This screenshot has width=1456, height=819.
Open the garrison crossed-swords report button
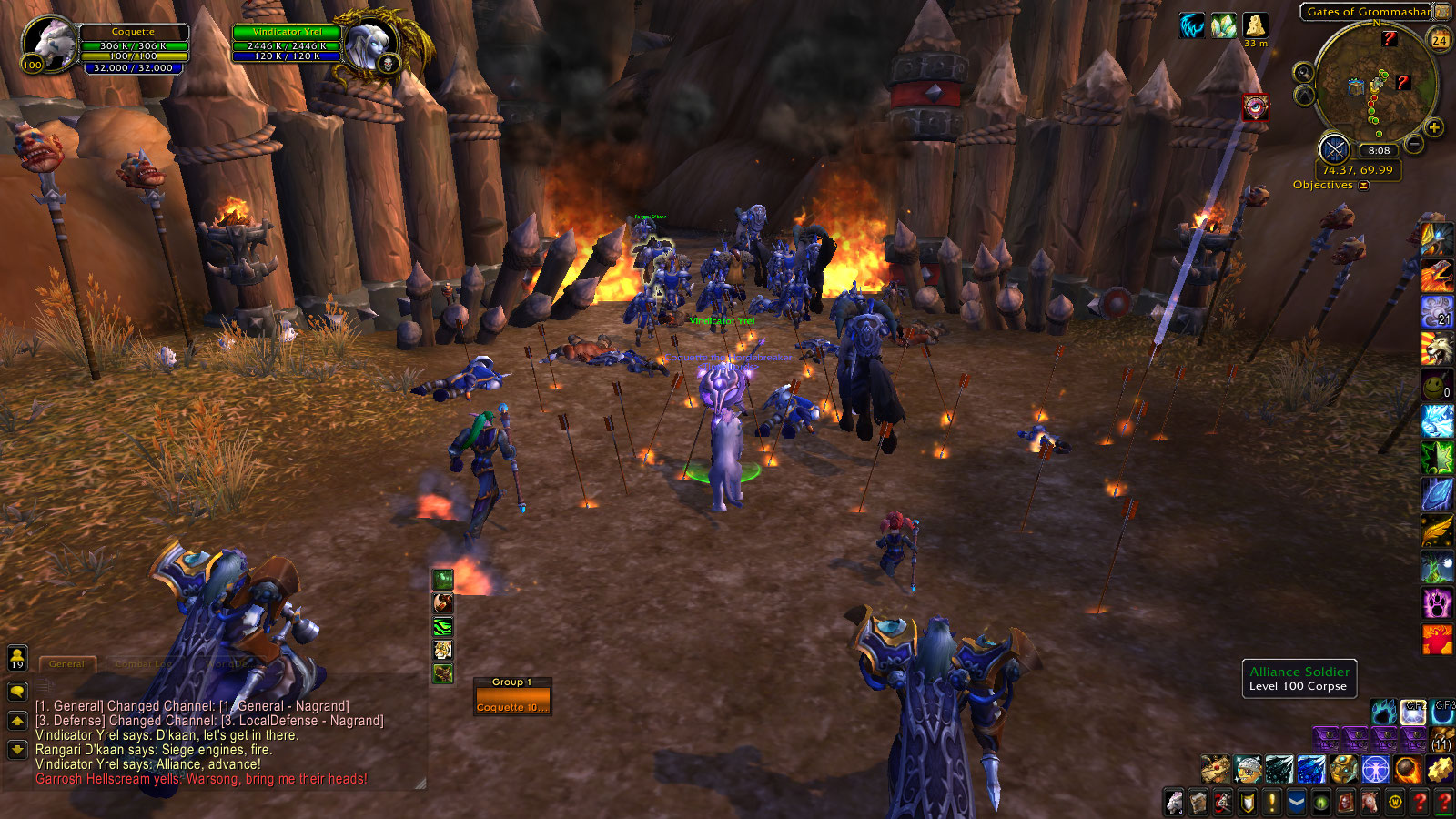pyautogui.click(x=1334, y=149)
